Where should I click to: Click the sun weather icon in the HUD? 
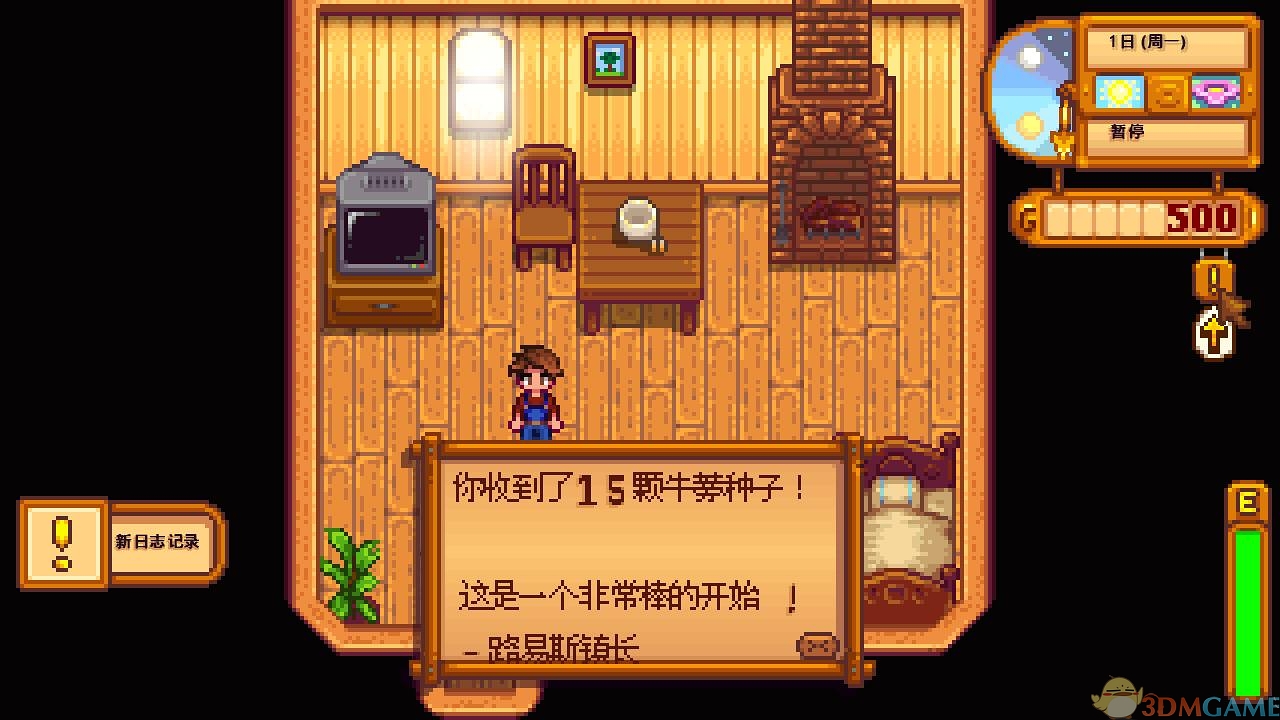tap(1119, 92)
